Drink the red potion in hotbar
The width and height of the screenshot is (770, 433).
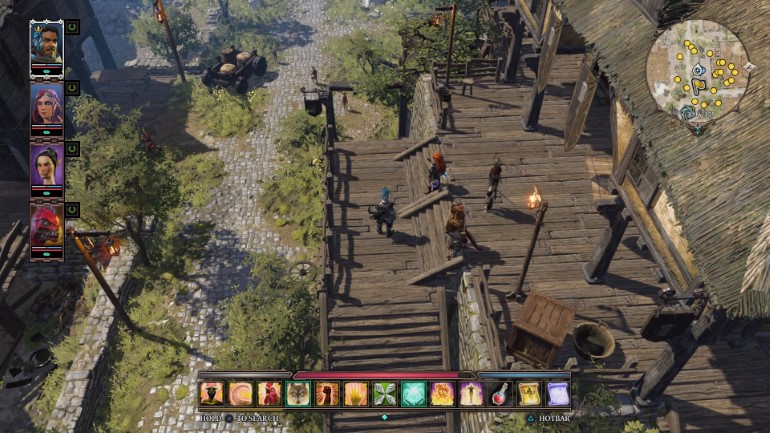[x=500, y=394]
